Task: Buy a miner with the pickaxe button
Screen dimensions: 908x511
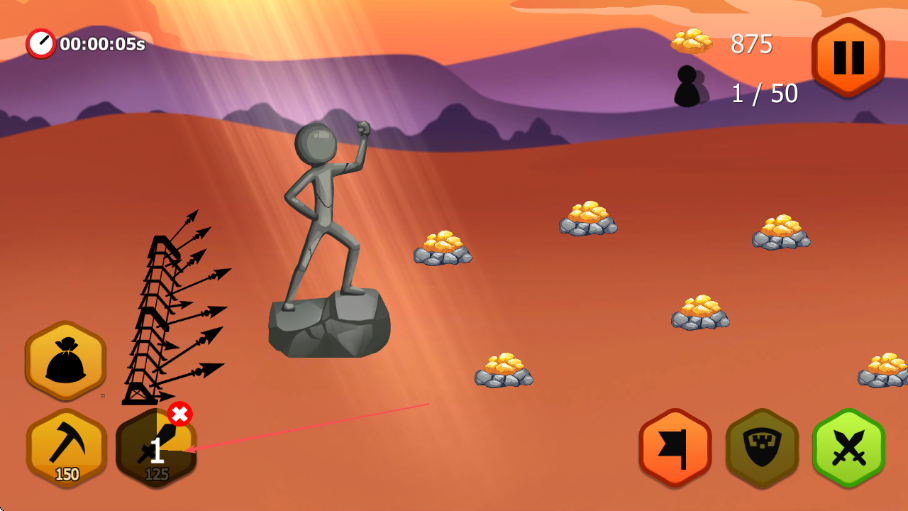Action: click(x=66, y=449)
